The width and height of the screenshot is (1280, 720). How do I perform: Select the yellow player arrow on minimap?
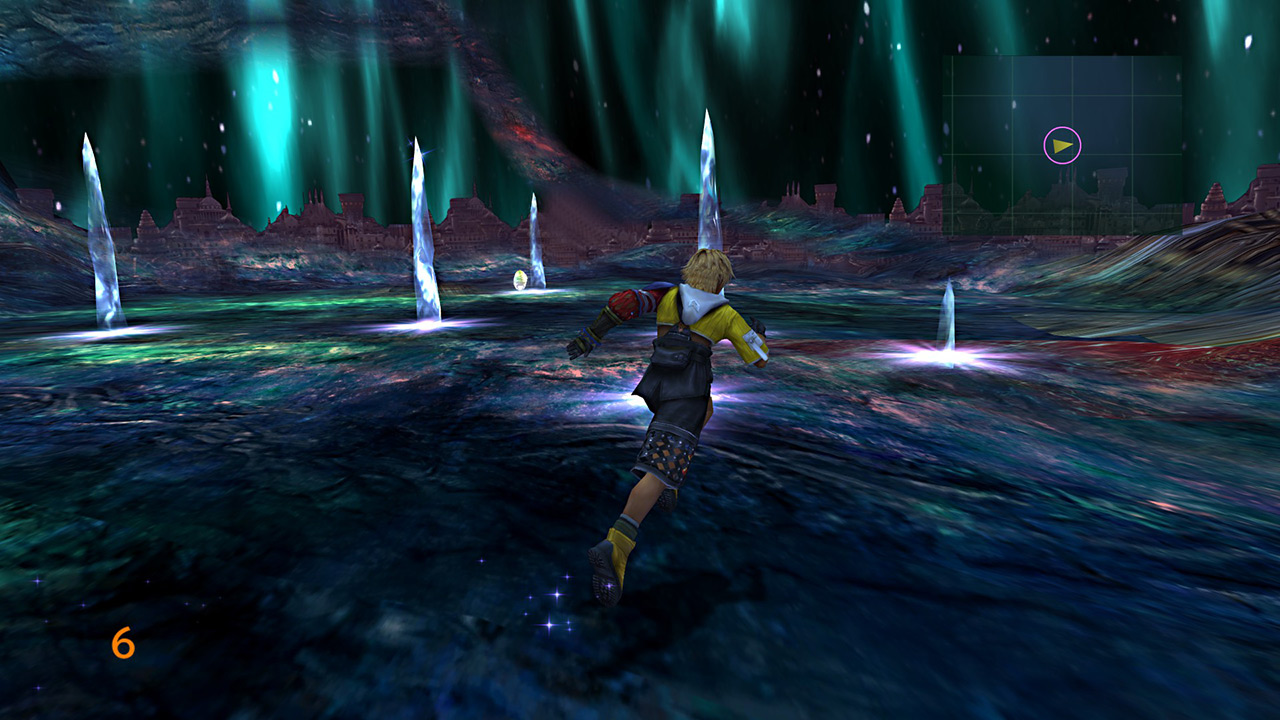(1062, 146)
